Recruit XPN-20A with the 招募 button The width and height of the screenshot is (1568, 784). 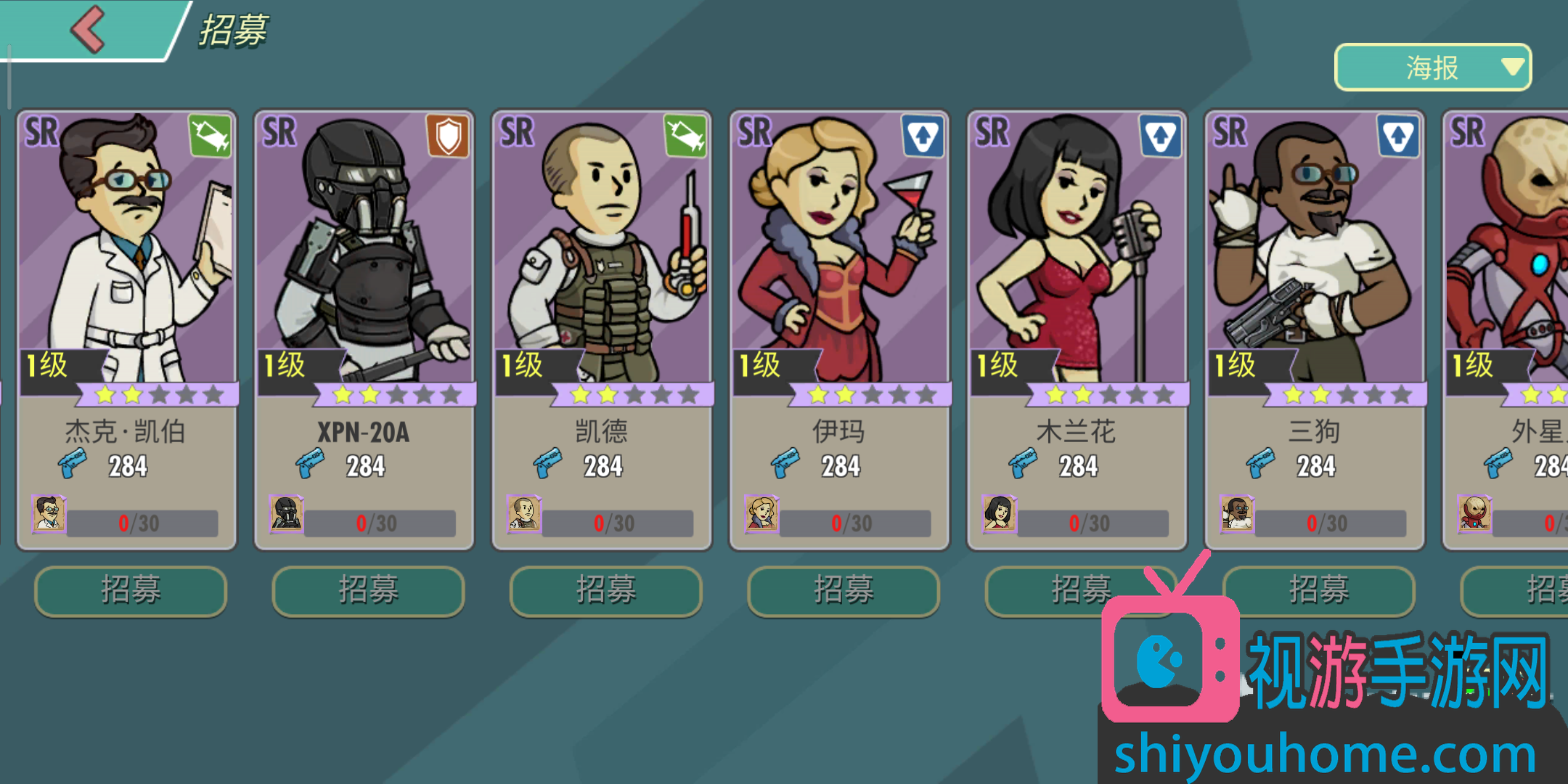click(368, 590)
